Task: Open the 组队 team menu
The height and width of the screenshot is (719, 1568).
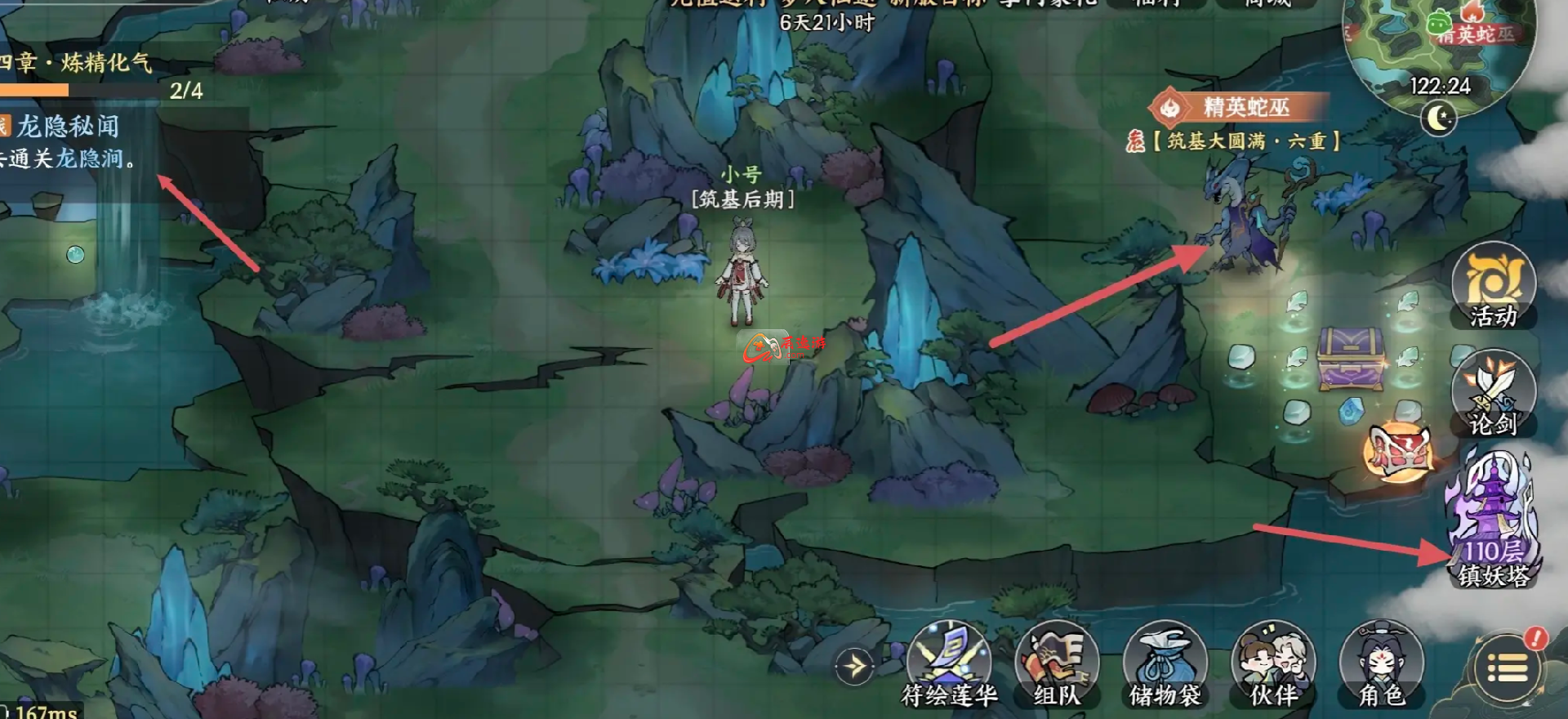Action: (1057, 663)
